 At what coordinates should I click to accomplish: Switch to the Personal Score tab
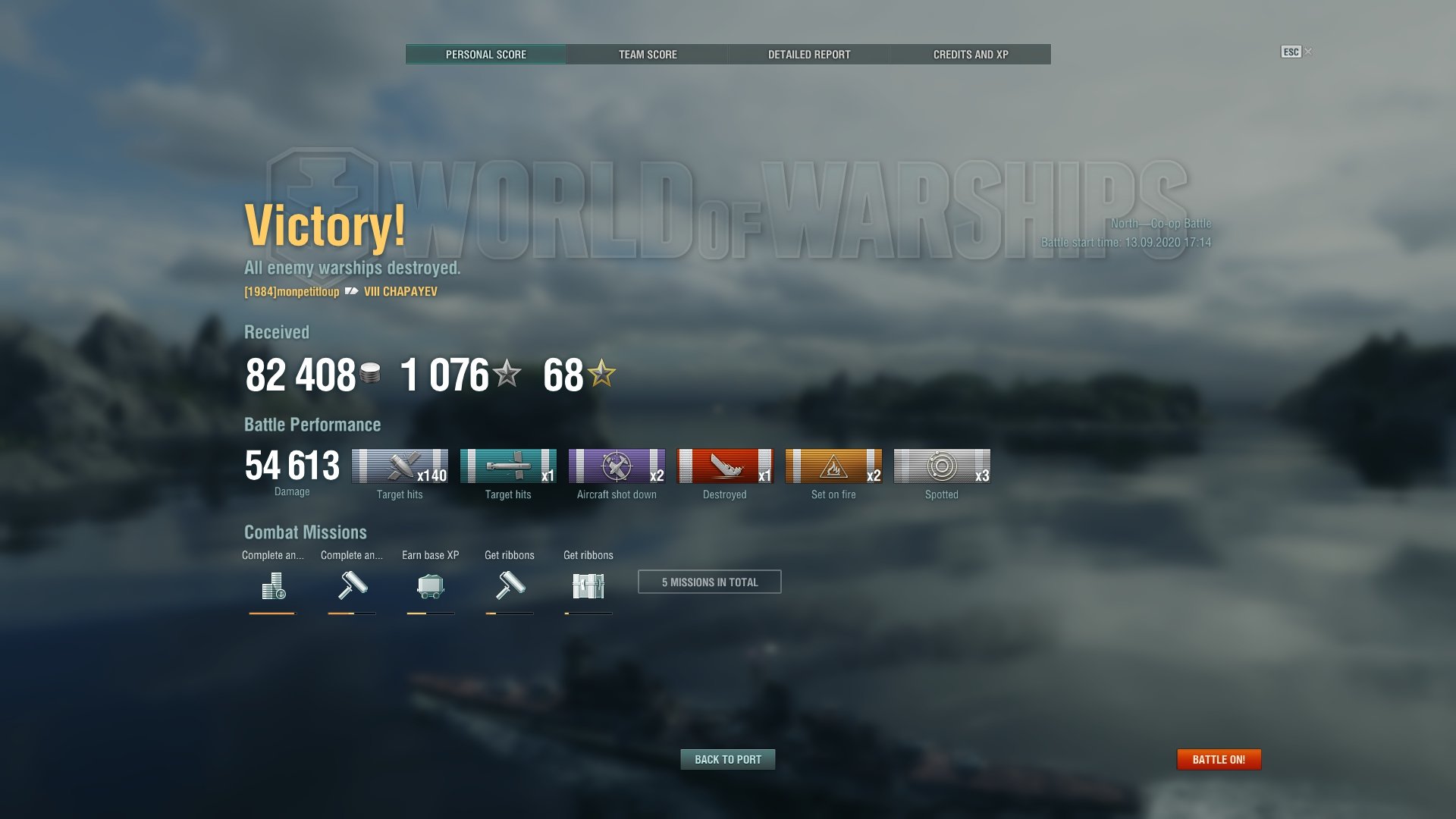pyautogui.click(x=485, y=55)
